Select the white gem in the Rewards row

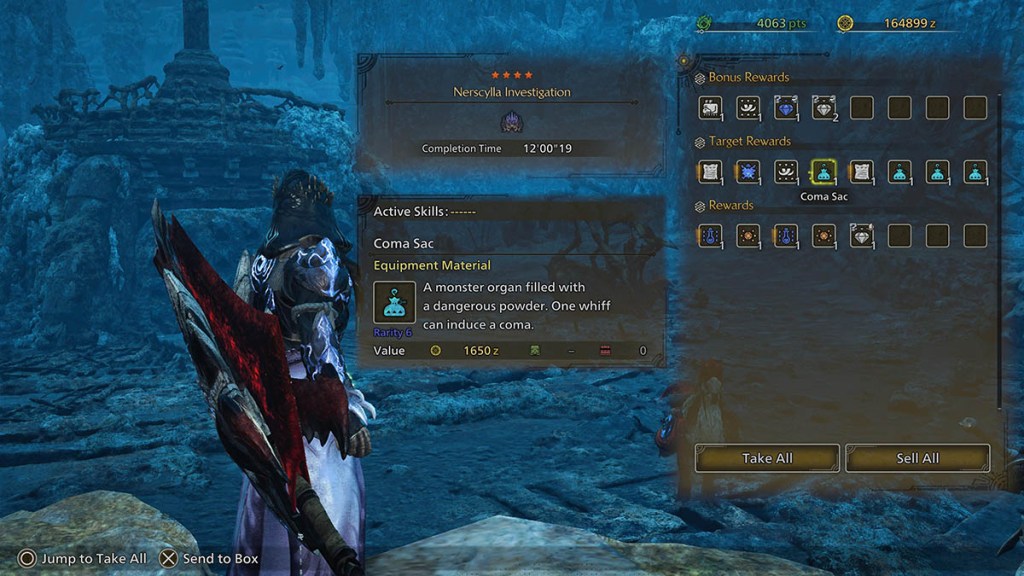pos(861,236)
